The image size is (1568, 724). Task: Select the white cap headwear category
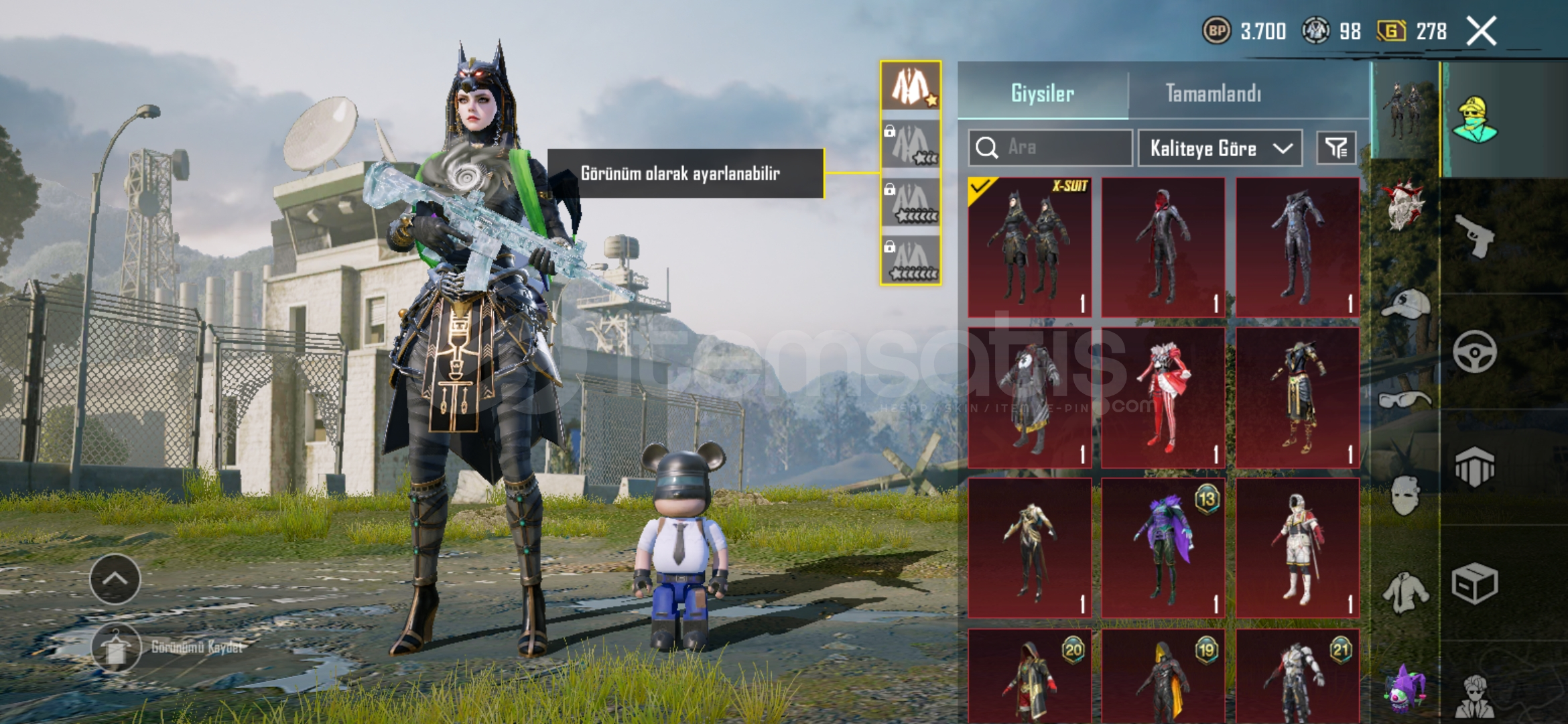pyautogui.click(x=1405, y=304)
